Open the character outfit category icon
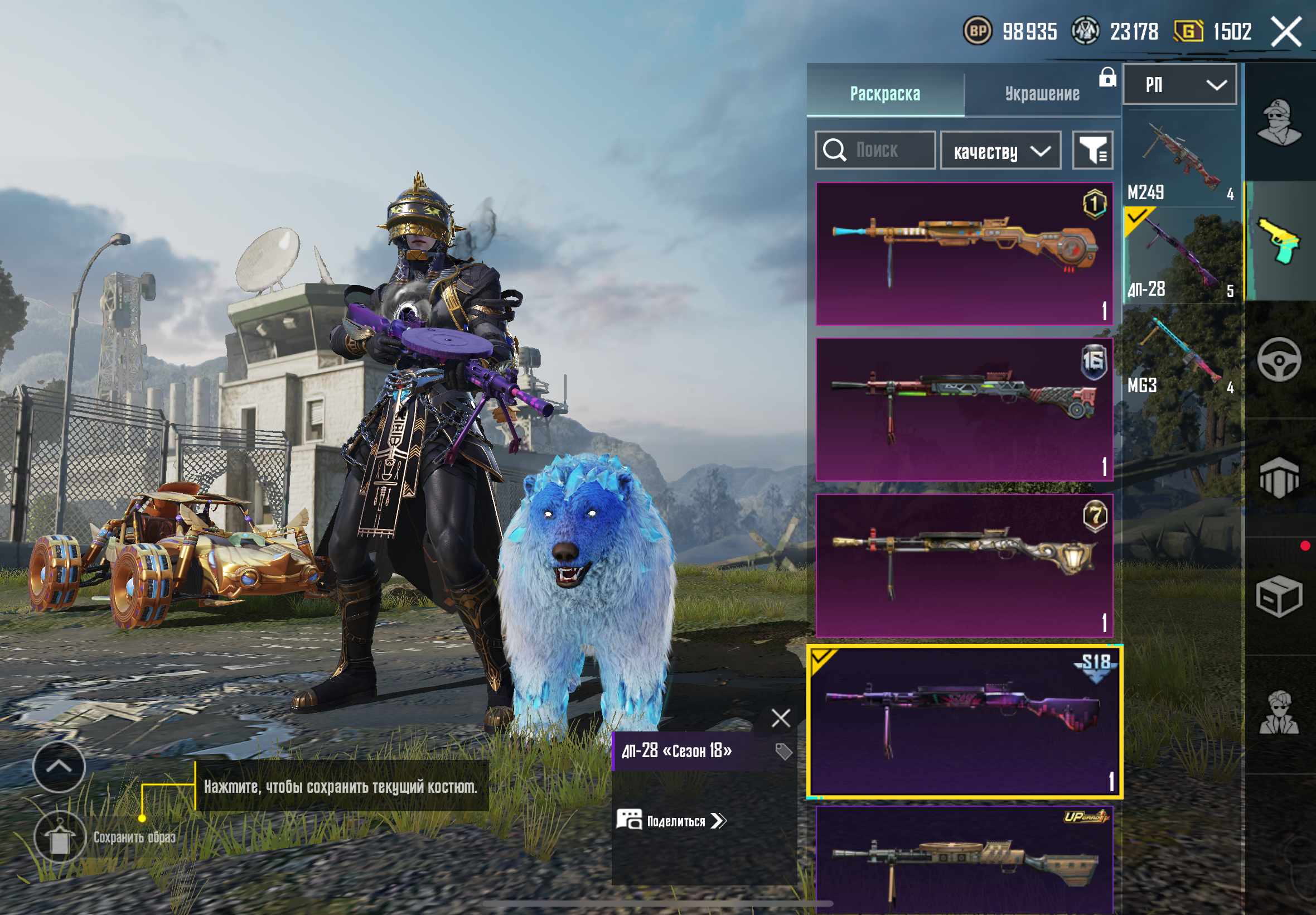Screen dimensions: 1316x915 point(1279,123)
